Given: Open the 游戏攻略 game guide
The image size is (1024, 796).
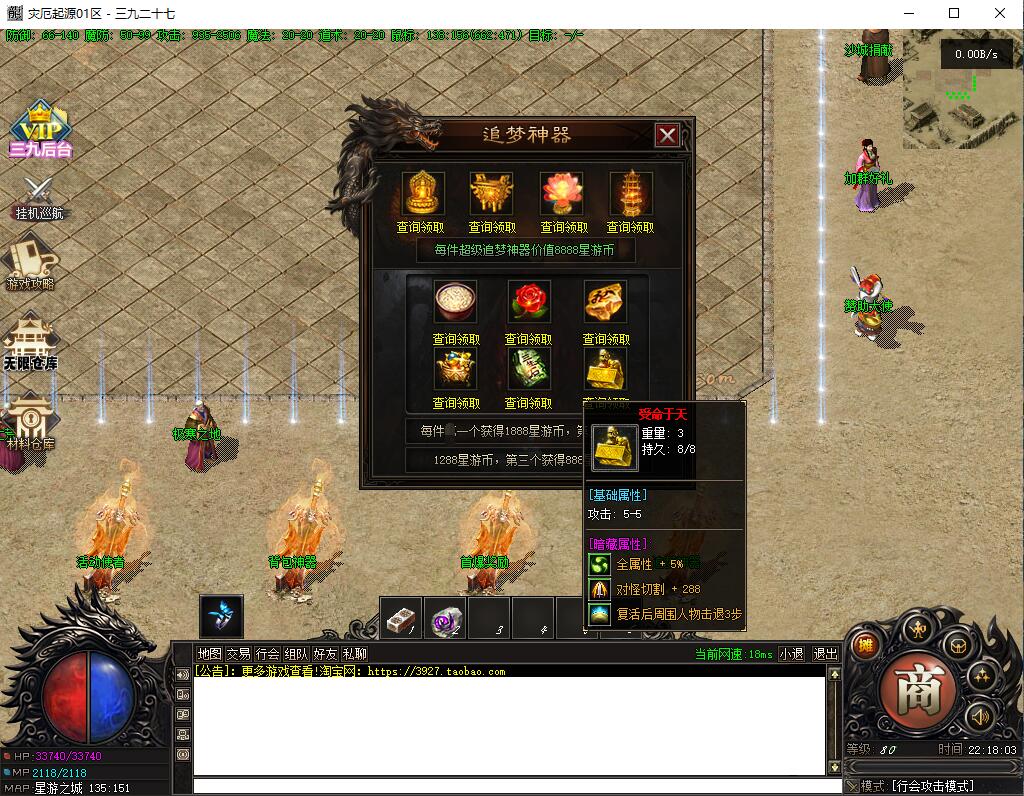Looking at the screenshot, I should pos(31,262).
